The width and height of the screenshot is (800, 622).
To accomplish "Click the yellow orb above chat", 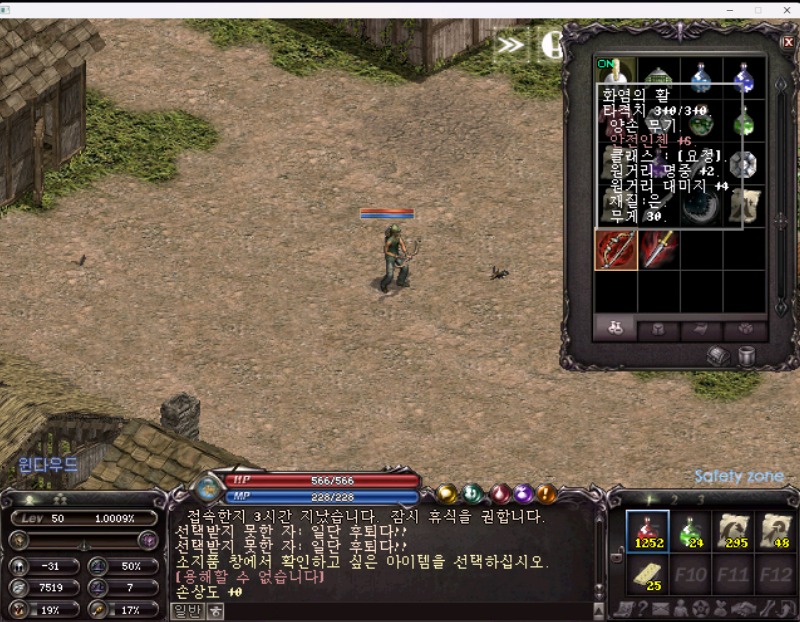I will click(x=447, y=493).
